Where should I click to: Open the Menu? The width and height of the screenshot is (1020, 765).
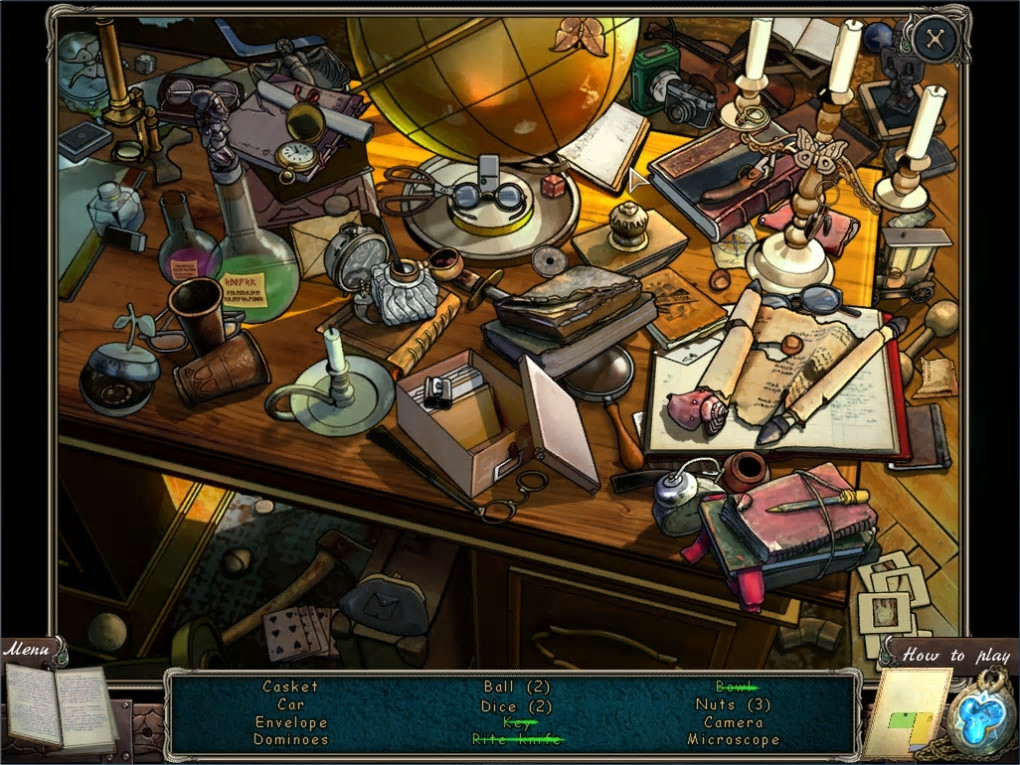click(x=27, y=650)
